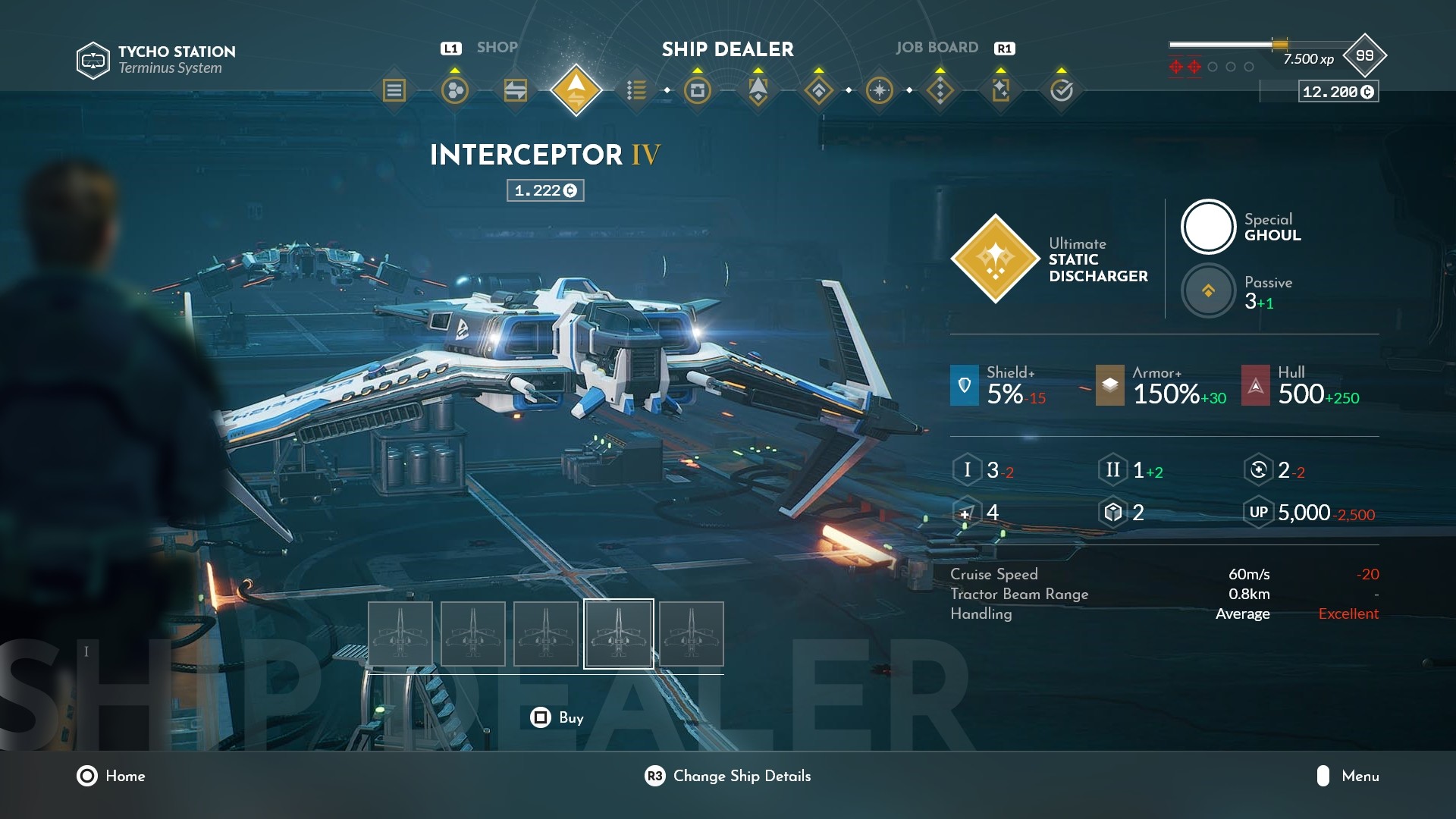The width and height of the screenshot is (1456, 819).
Task: Click the Special Ghoul circle icon
Action: 1208,225
